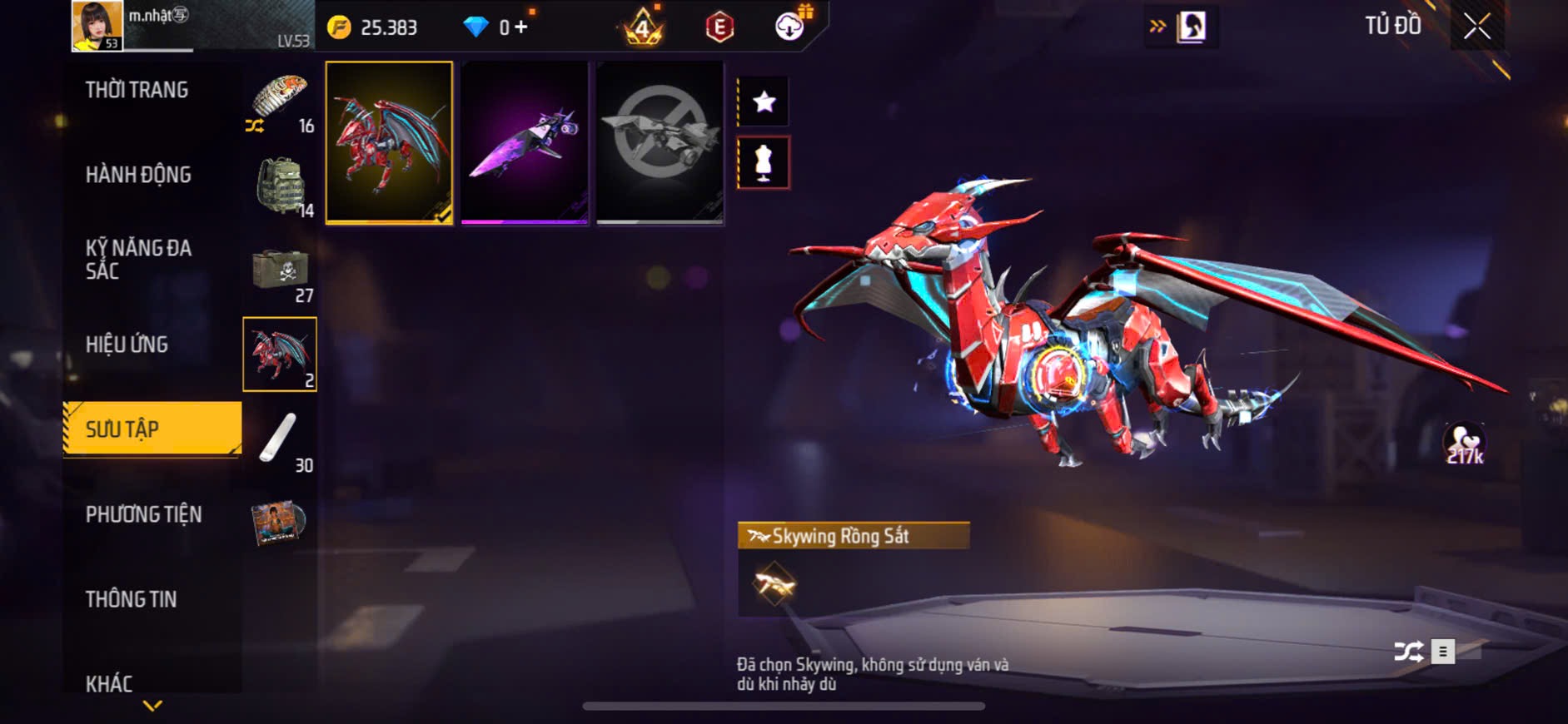Add diamonds with the plus button
The image size is (1568, 724).
(x=521, y=27)
